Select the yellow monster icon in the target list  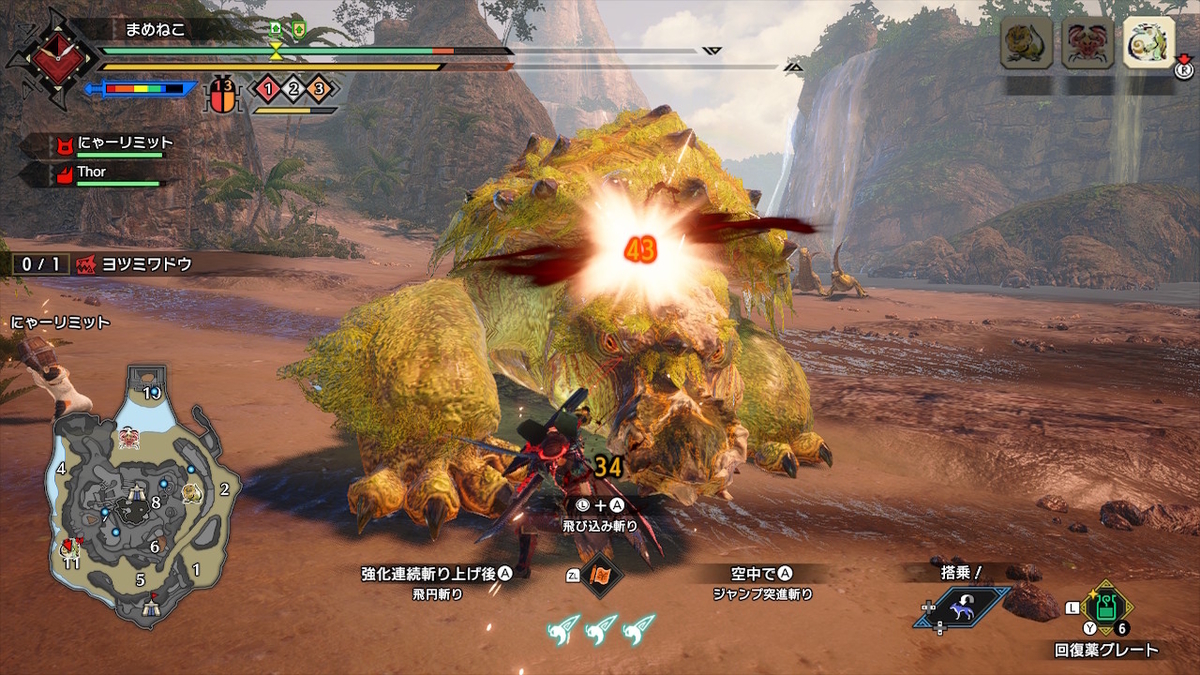point(1026,43)
